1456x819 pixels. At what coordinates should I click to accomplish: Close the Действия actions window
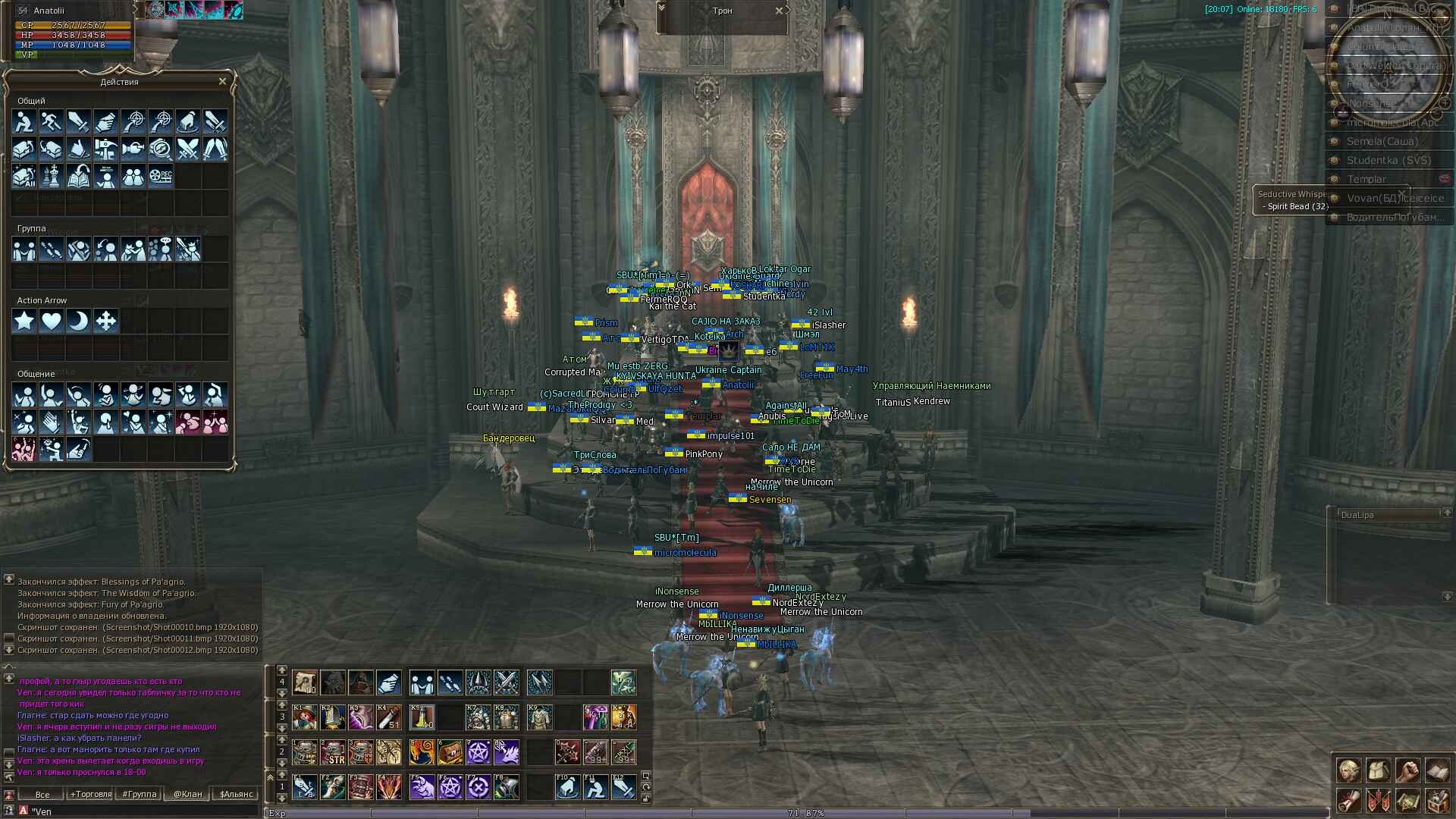222,81
